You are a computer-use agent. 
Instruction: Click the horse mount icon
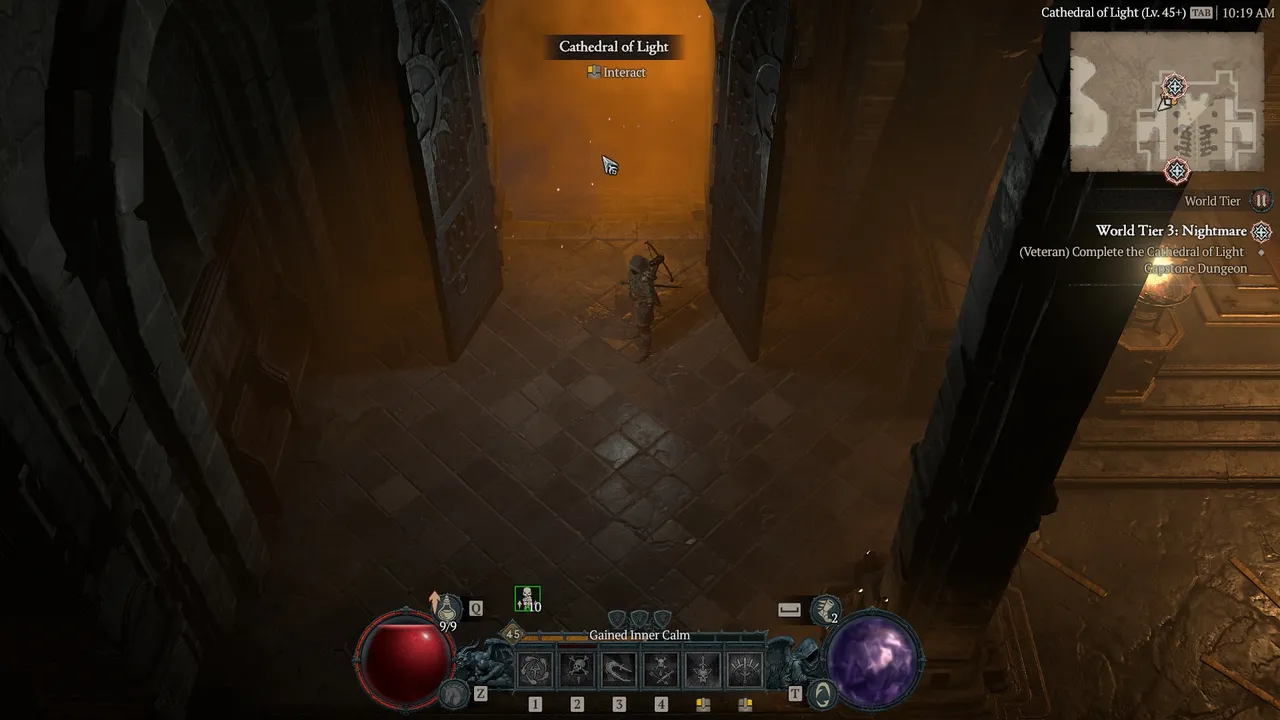(456, 692)
